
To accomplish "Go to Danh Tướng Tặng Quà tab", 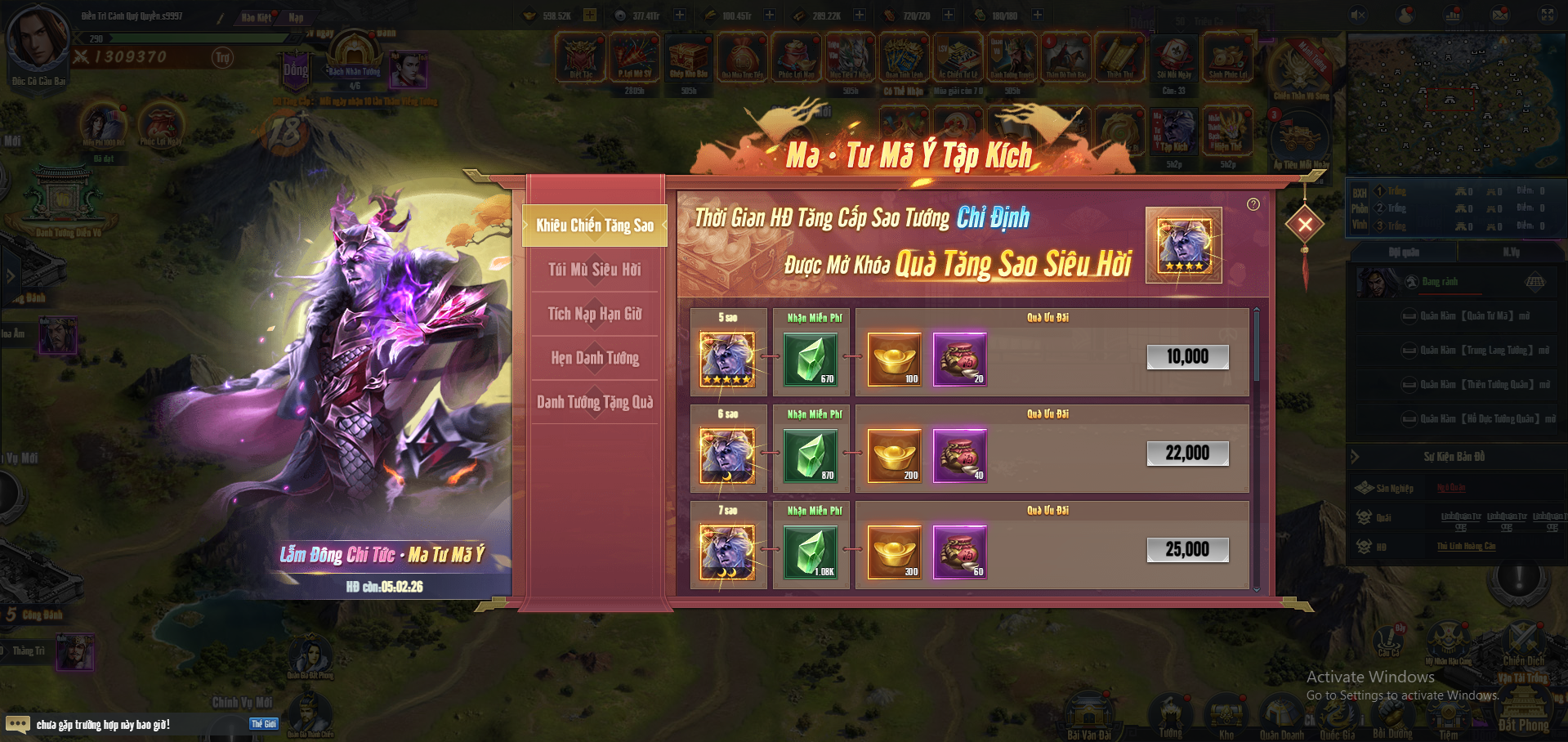I will coord(595,402).
